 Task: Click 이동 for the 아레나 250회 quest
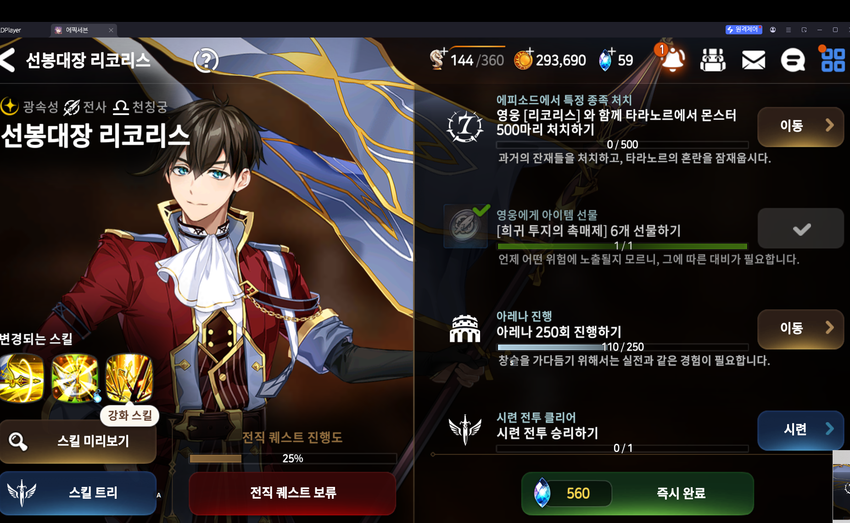point(800,328)
